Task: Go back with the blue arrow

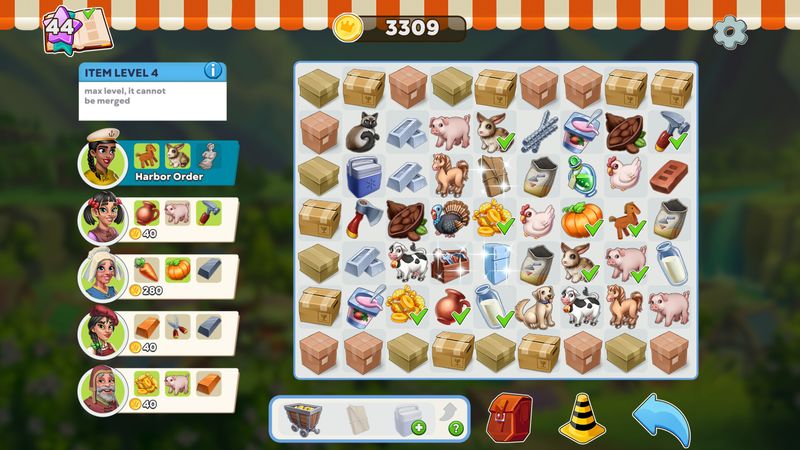Action: [661, 416]
